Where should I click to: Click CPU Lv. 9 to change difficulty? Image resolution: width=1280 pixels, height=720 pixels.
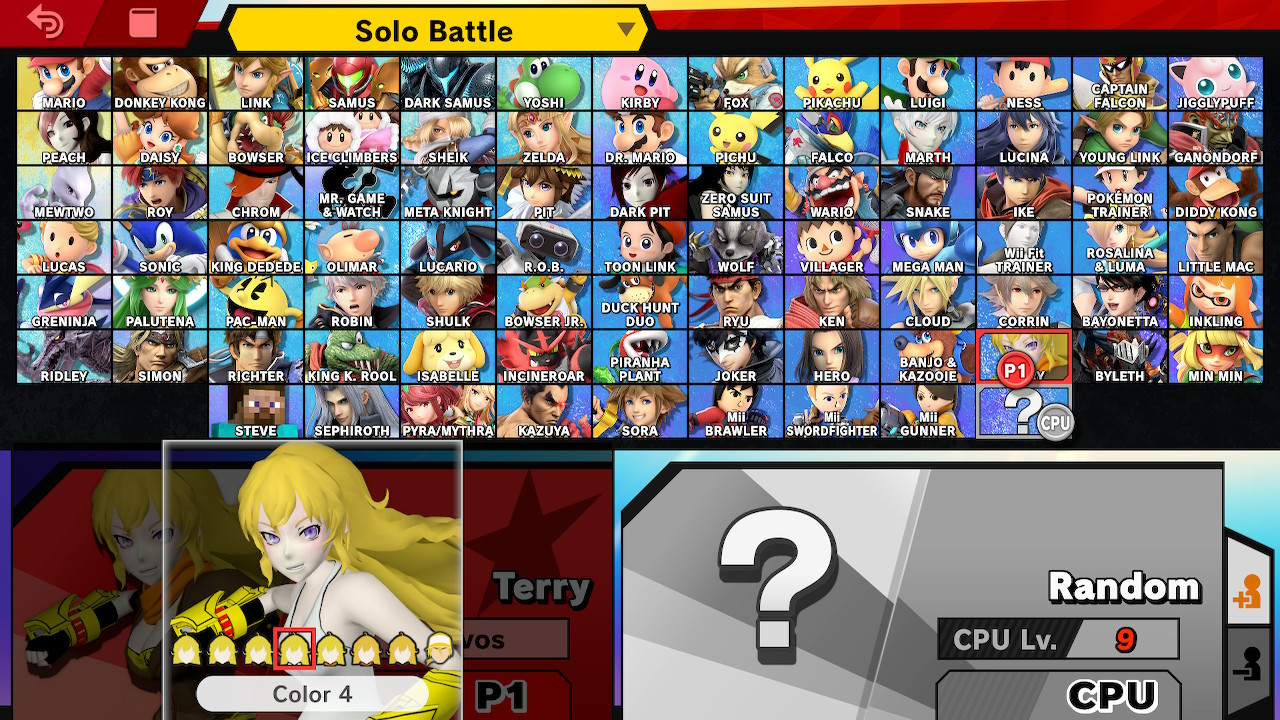pos(1060,640)
